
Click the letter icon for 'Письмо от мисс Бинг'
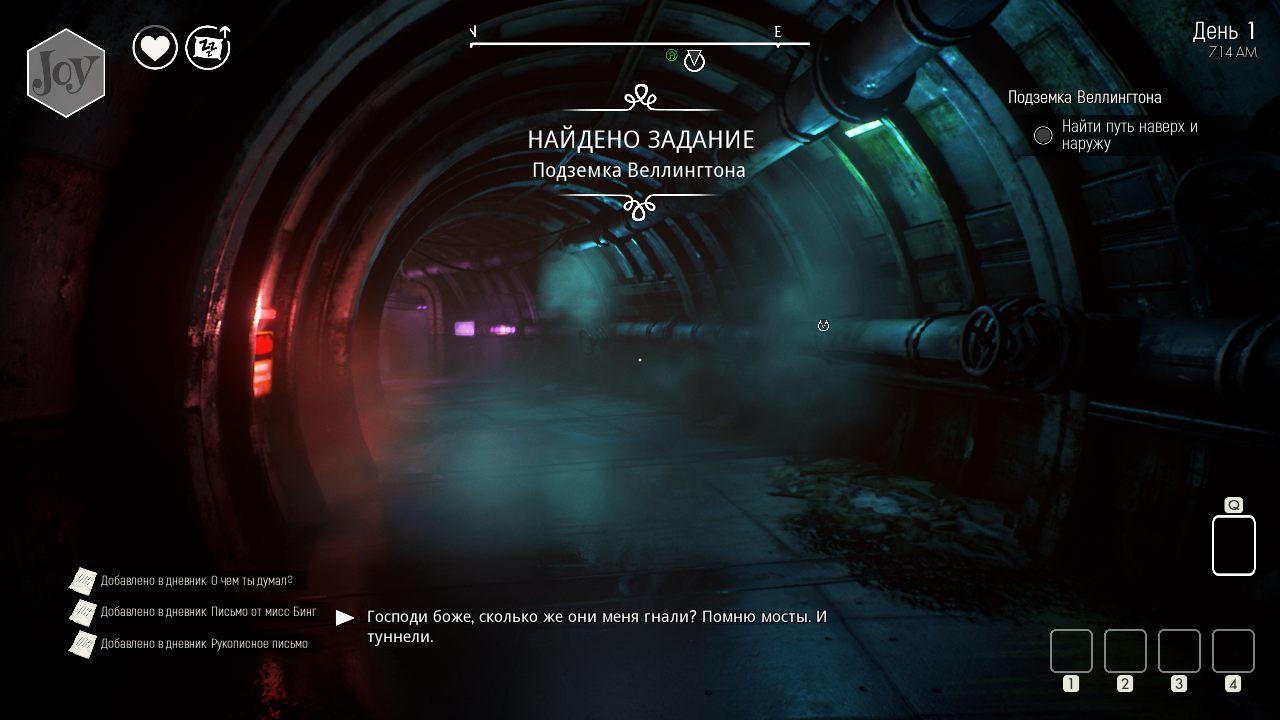(x=82, y=611)
